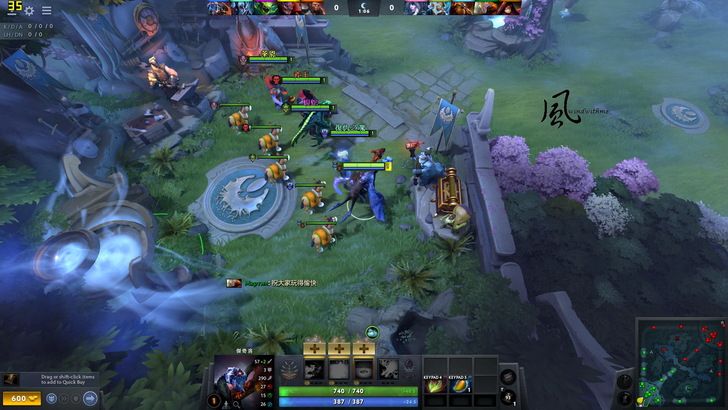The width and height of the screenshot is (728, 410).
Task: Click the day/night clock on the top bar
Action: [x=364, y=7]
